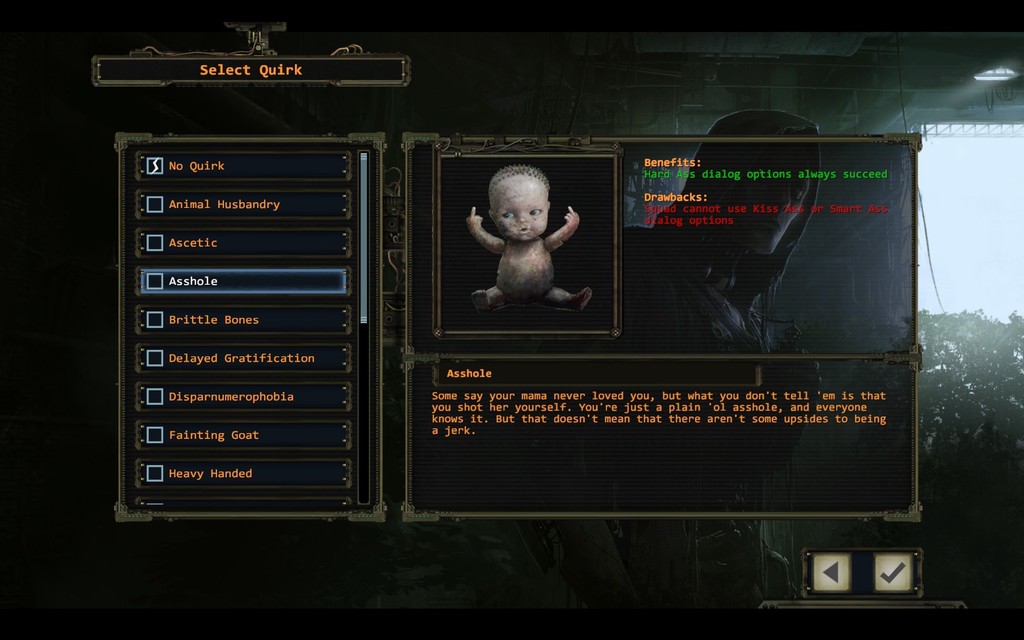The image size is (1024, 640).
Task: Pick the Ascetic quirk
Action: [x=245, y=243]
